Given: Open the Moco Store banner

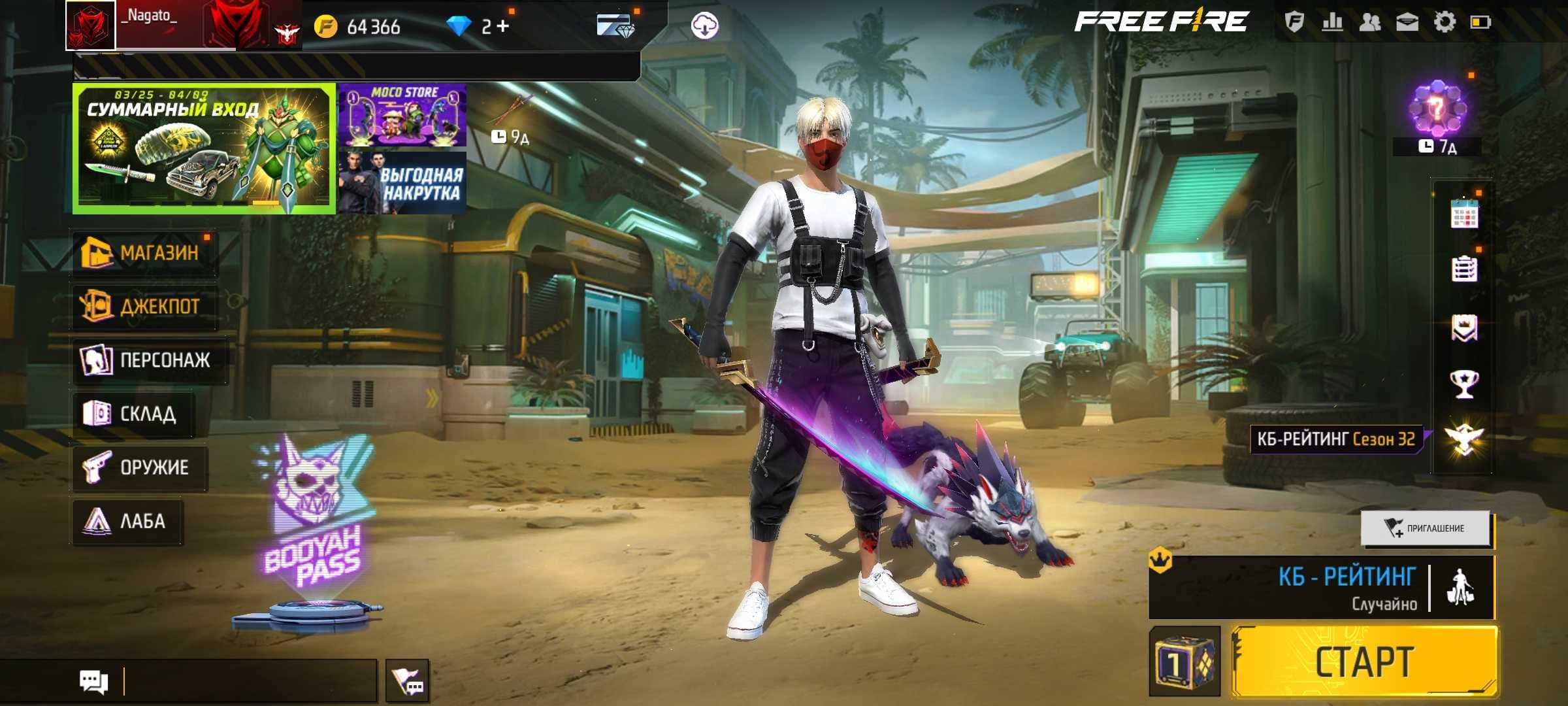Looking at the screenshot, I should 402,115.
